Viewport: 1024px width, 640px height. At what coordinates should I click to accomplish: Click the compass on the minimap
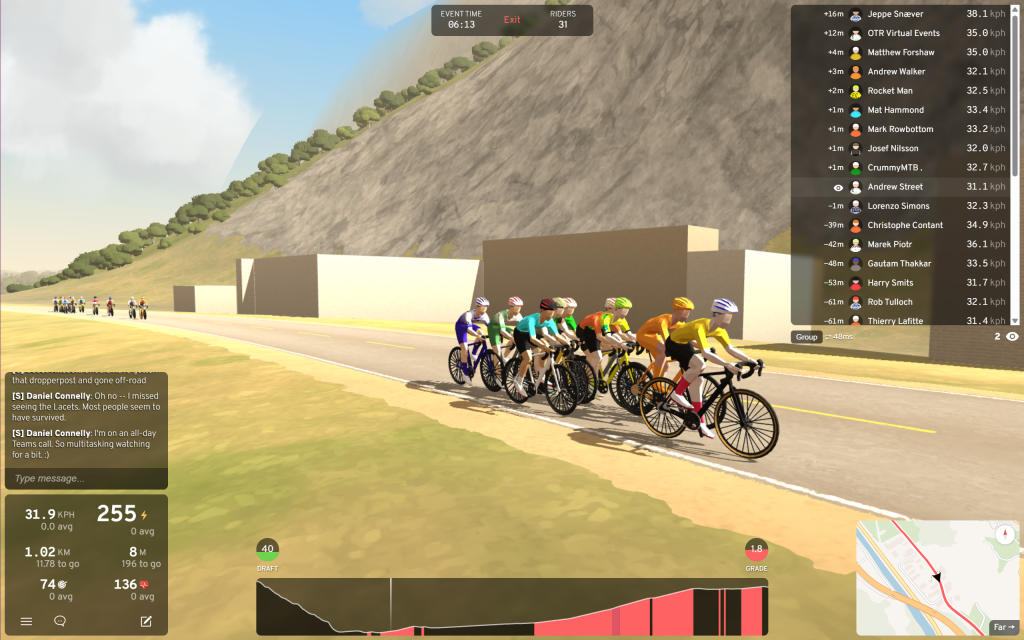[x=1004, y=536]
